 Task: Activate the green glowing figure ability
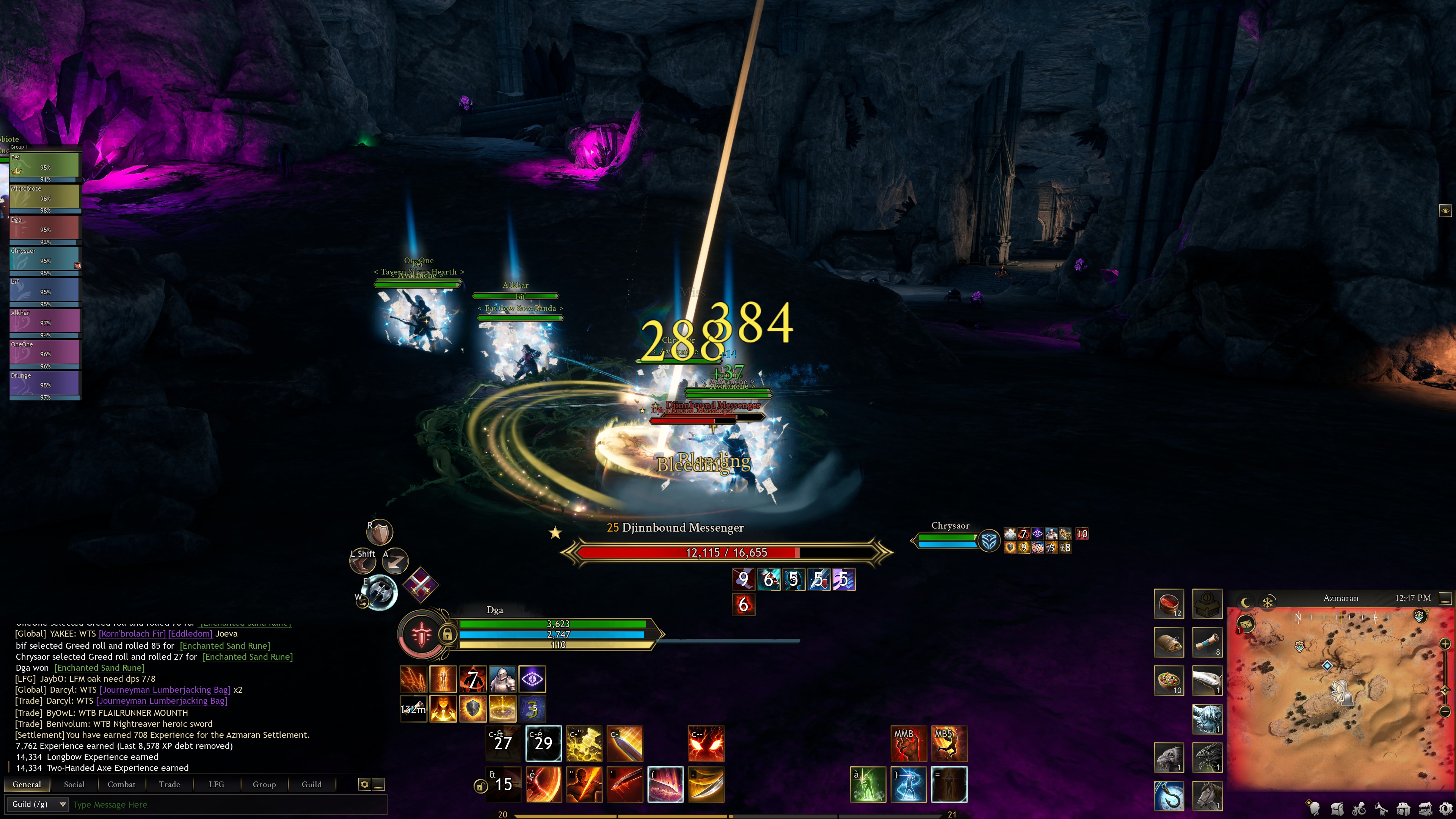coord(868,784)
